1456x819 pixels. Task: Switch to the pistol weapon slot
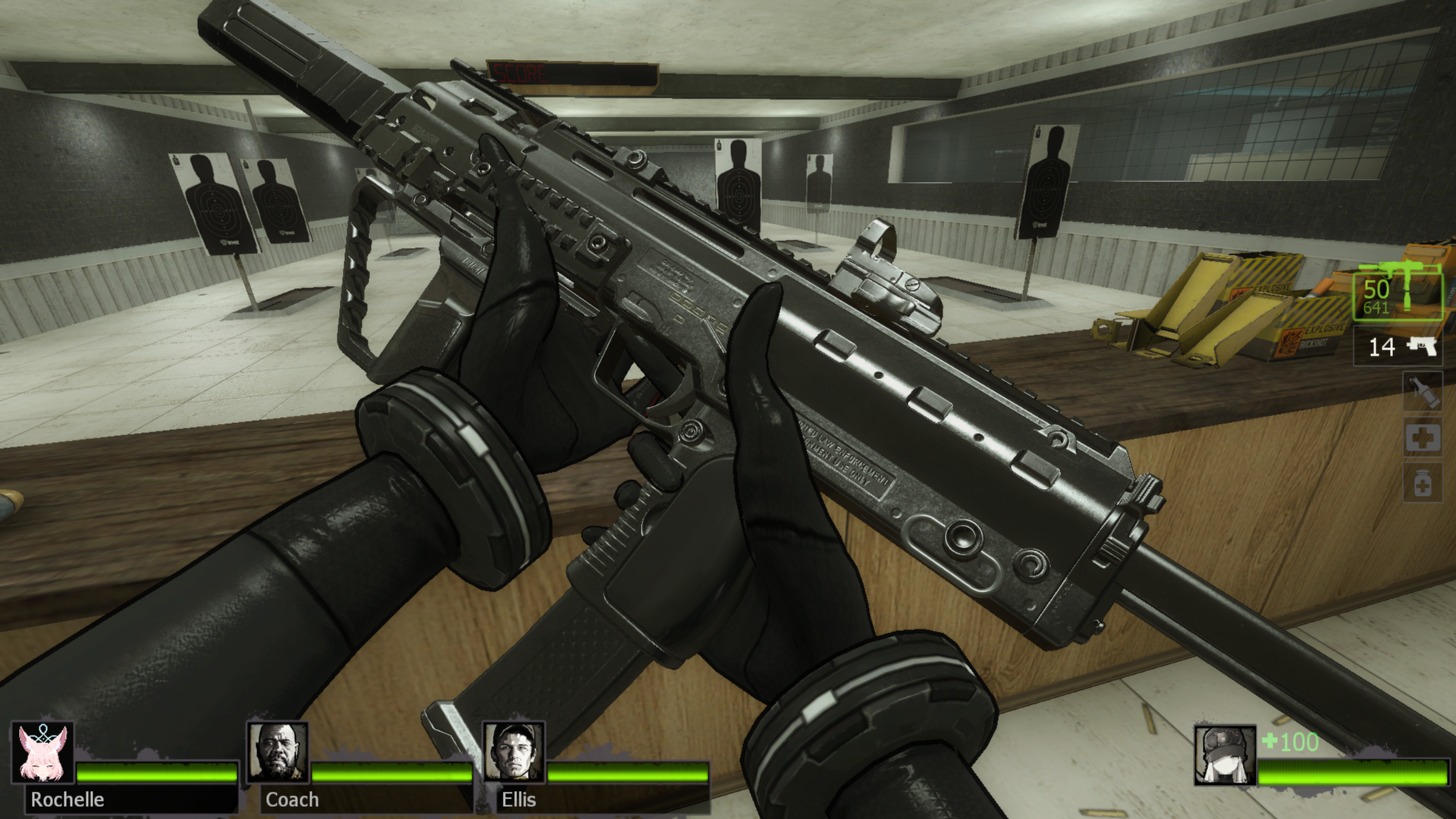(x=1398, y=347)
